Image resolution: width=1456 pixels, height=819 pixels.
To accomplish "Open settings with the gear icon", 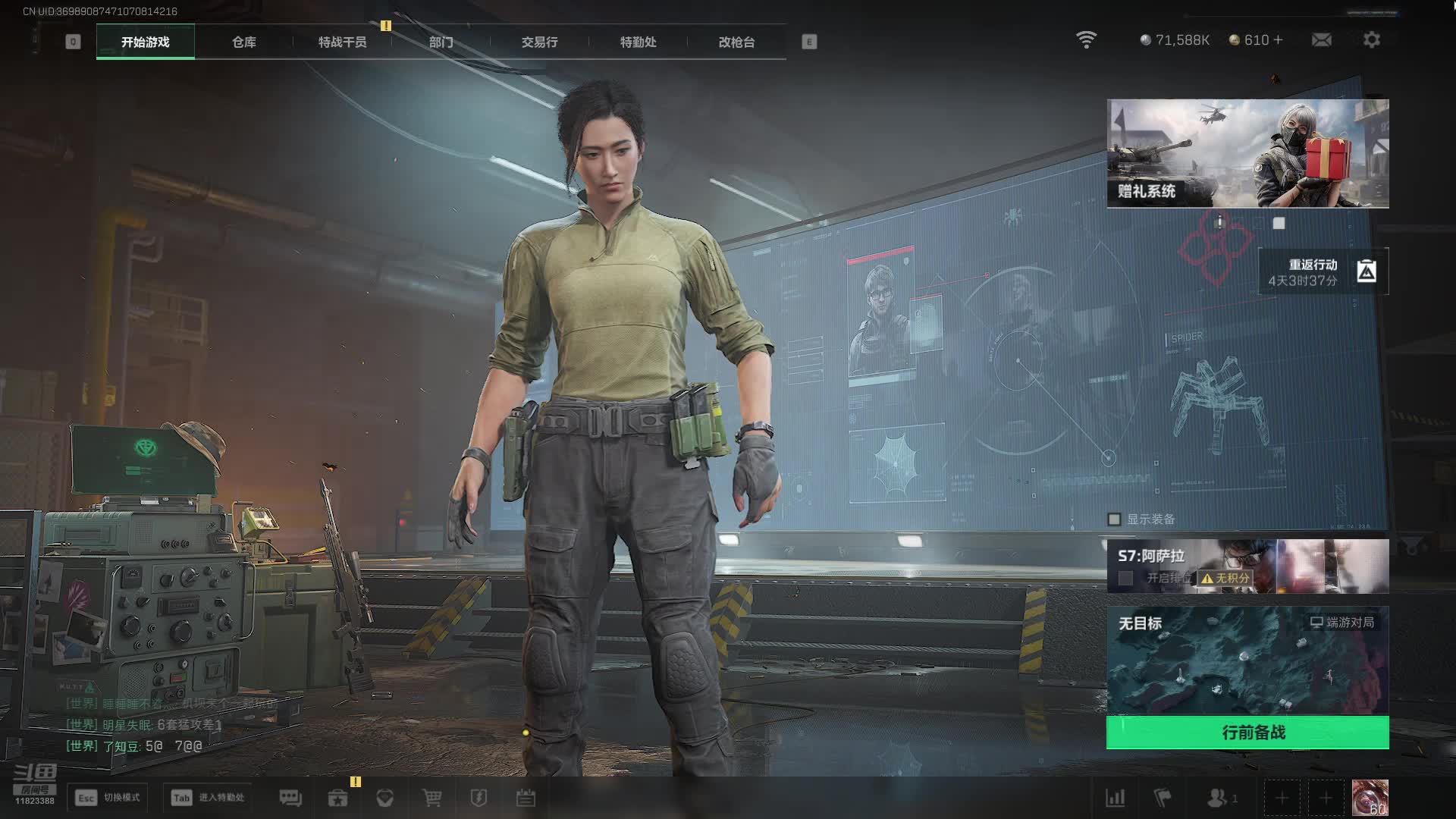I will coord(1371,40).
